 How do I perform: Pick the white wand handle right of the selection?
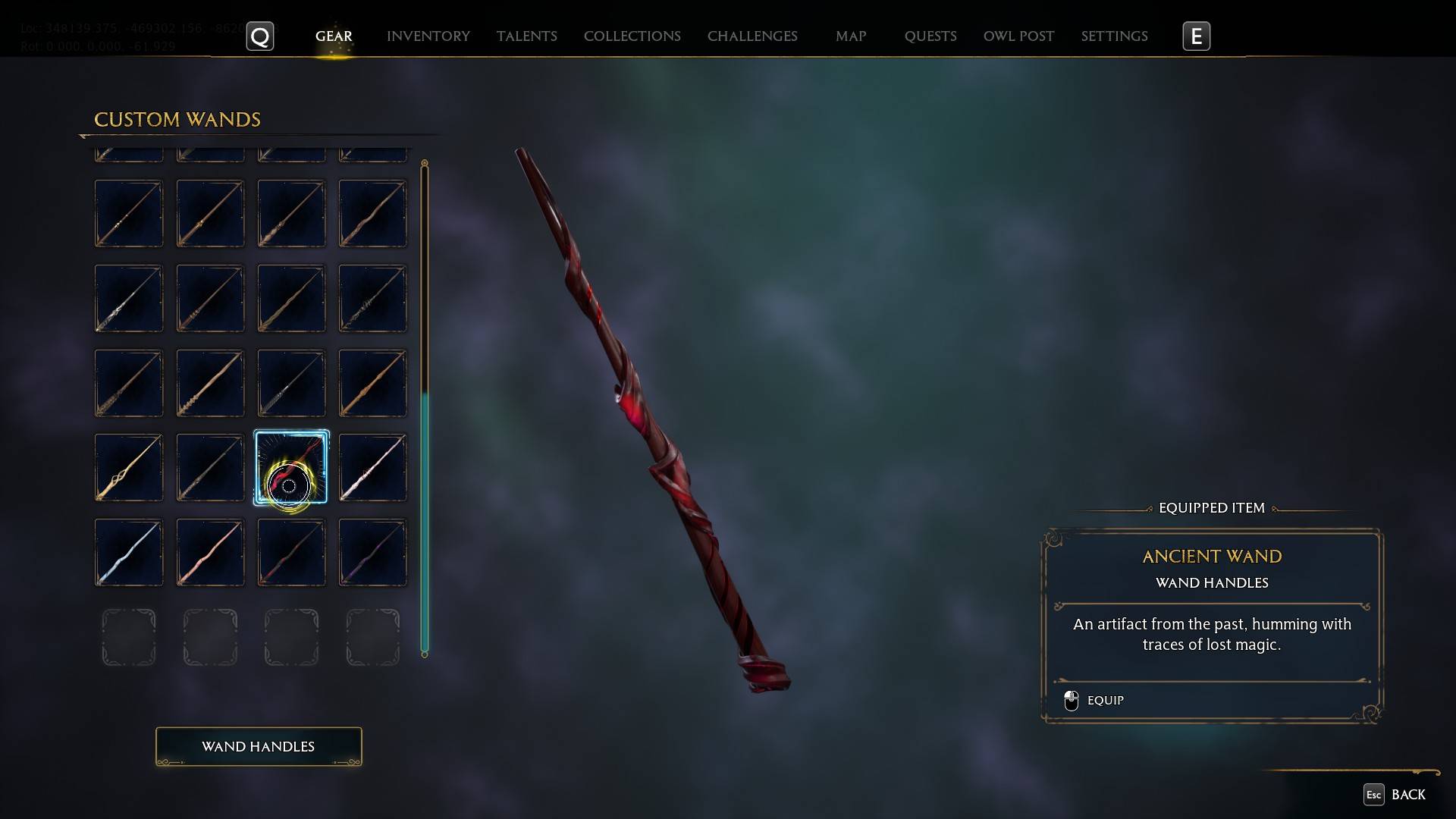tap(372, 467)
